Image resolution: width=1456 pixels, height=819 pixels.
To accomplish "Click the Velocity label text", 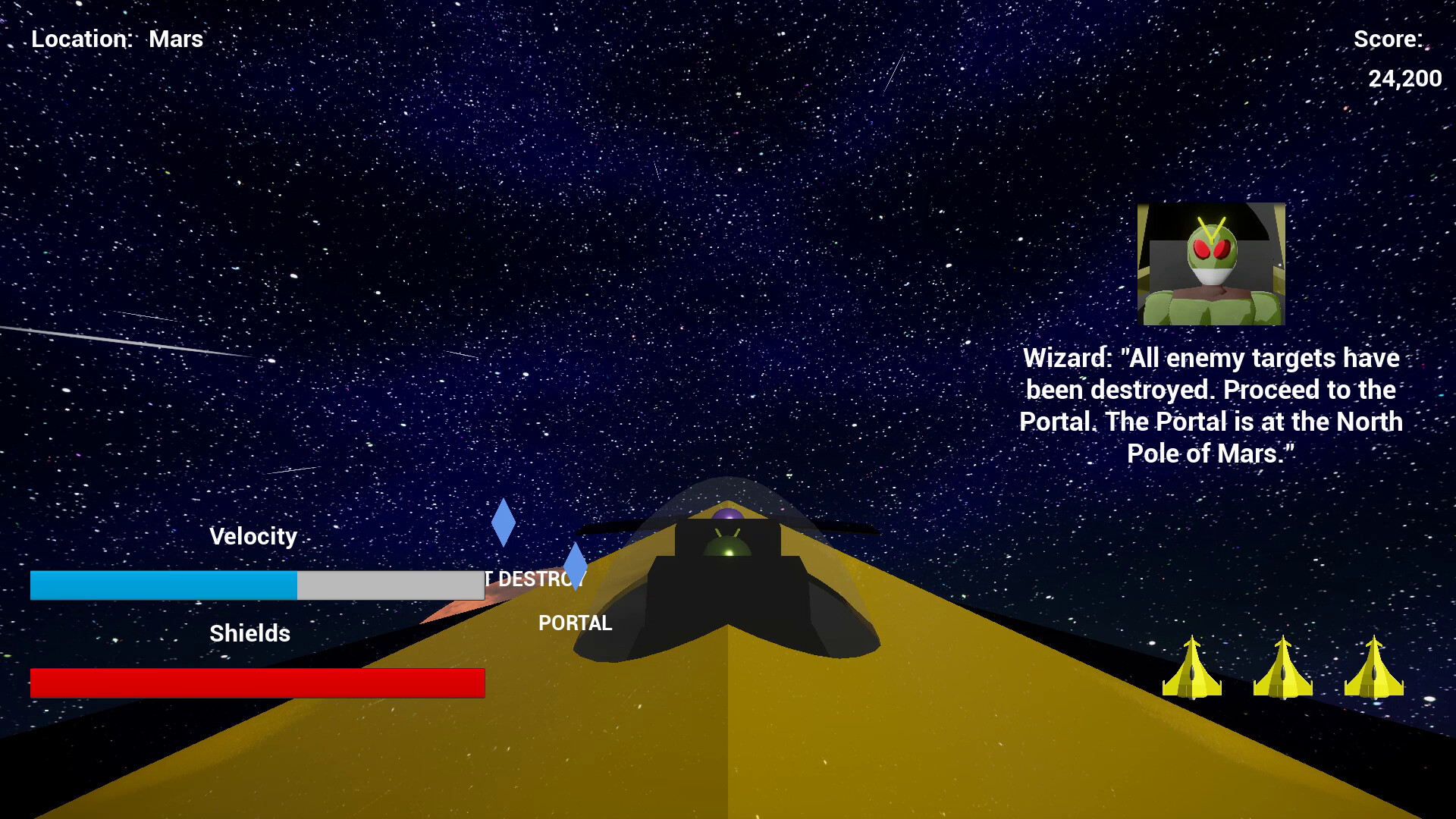I will [x=254, y=537].
